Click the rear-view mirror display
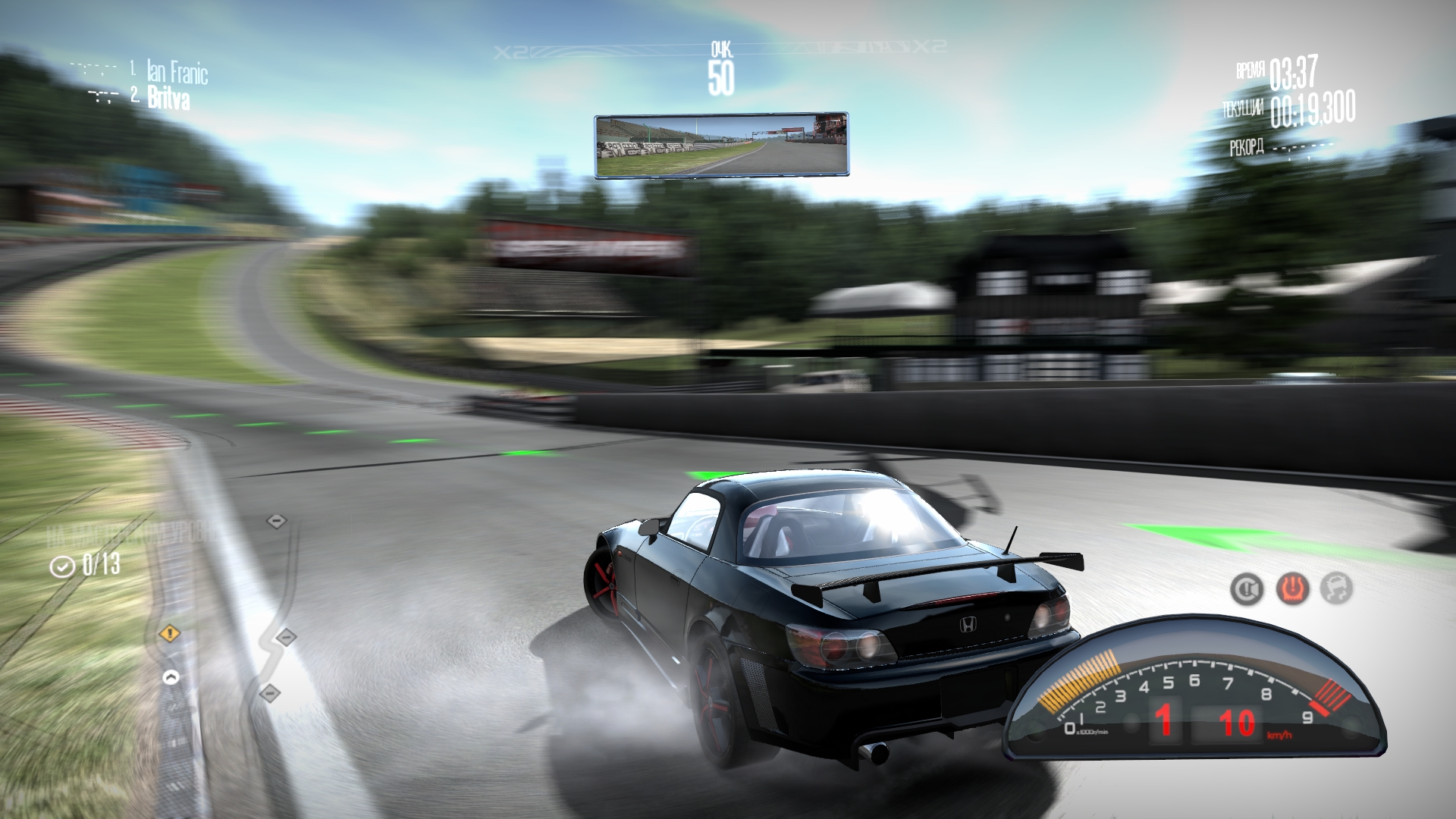 pyautogui.click(x=720, y=146)
